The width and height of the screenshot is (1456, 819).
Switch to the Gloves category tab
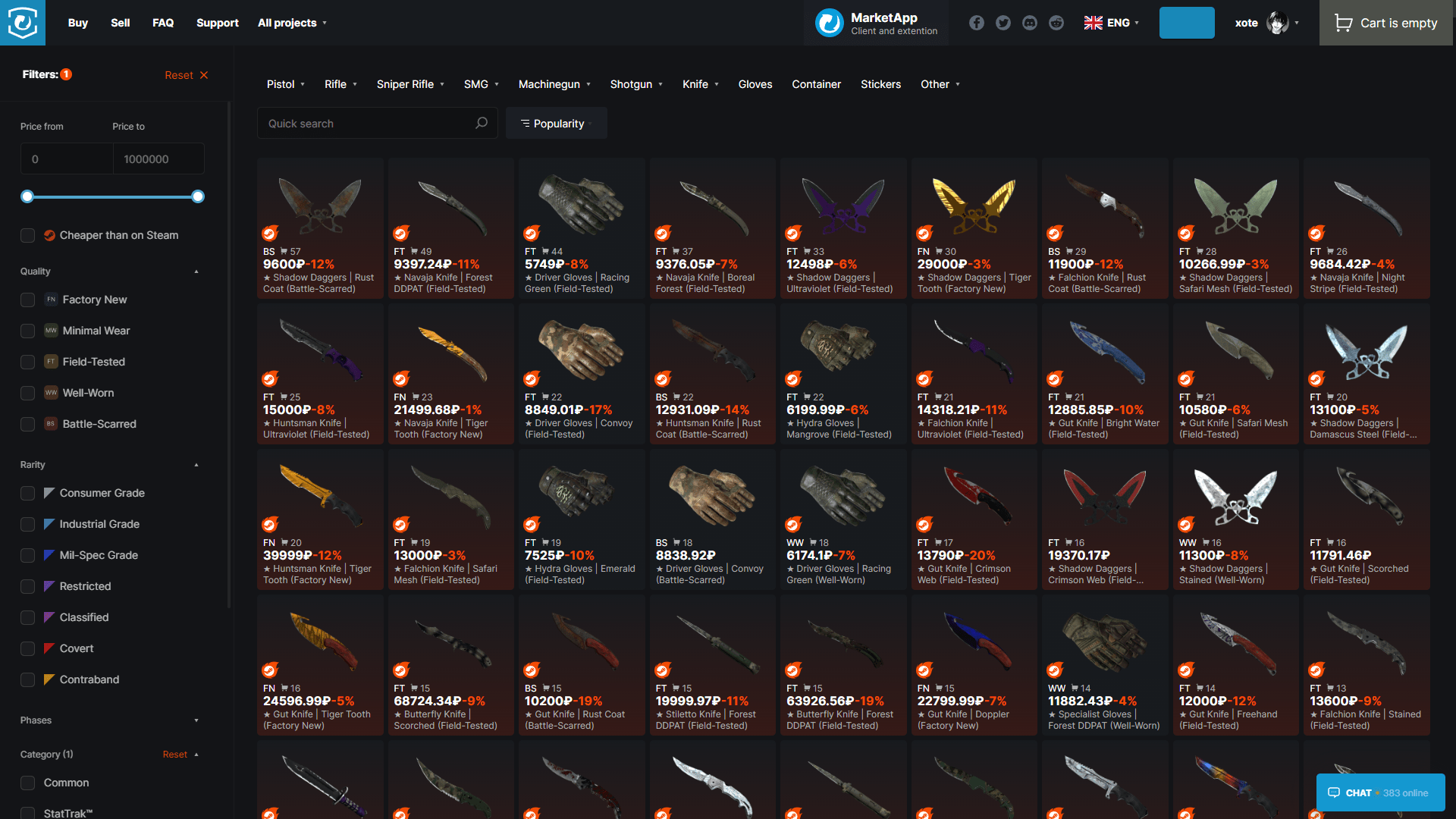pyautogui.click(x=755, y=84)
